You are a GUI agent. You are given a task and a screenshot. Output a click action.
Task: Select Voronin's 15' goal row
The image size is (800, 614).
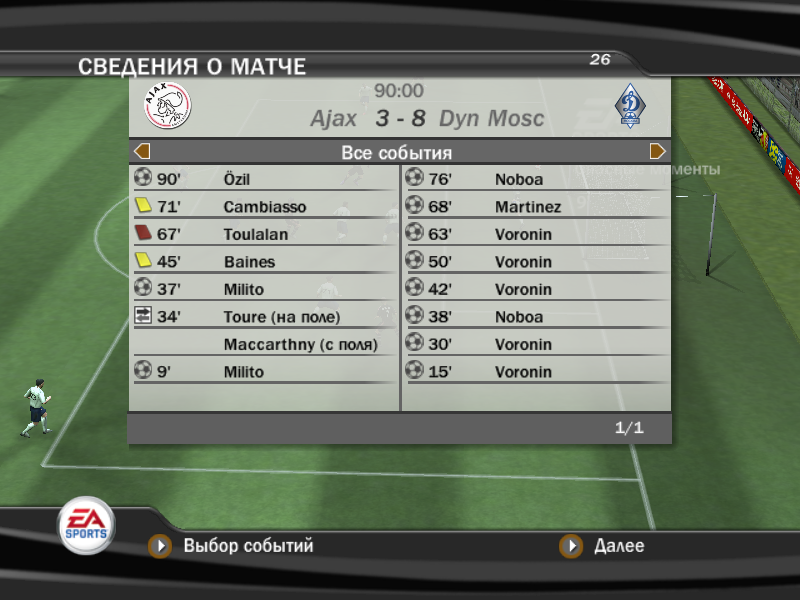536,372
